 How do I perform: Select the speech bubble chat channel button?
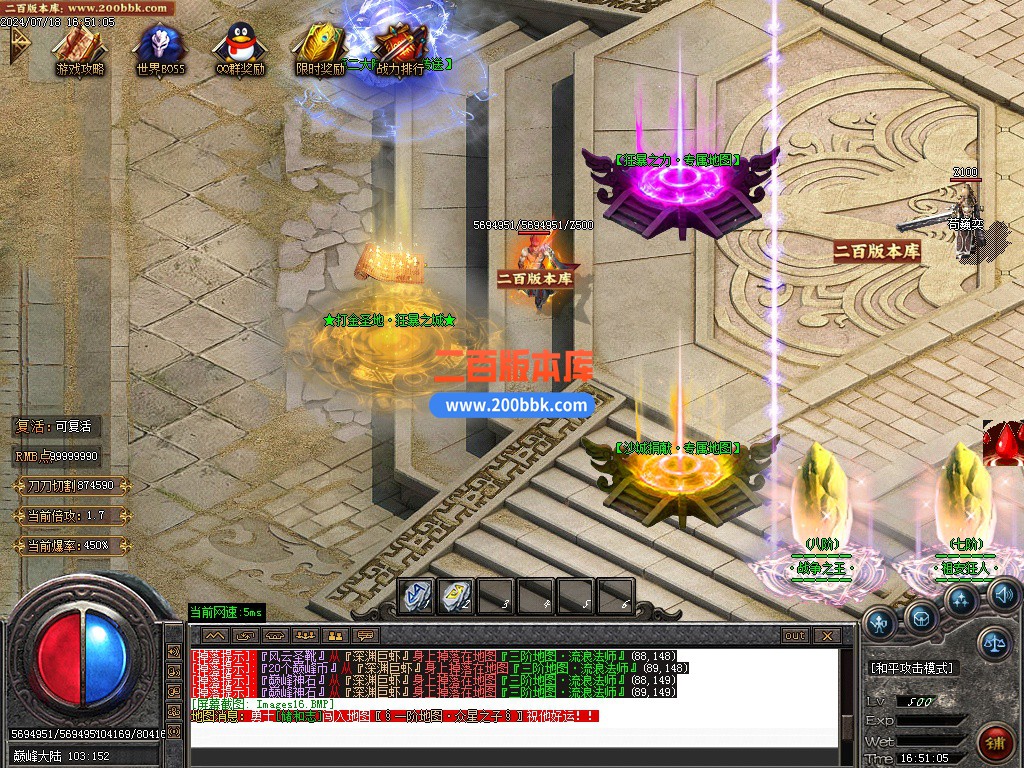(x=366, y=636)
